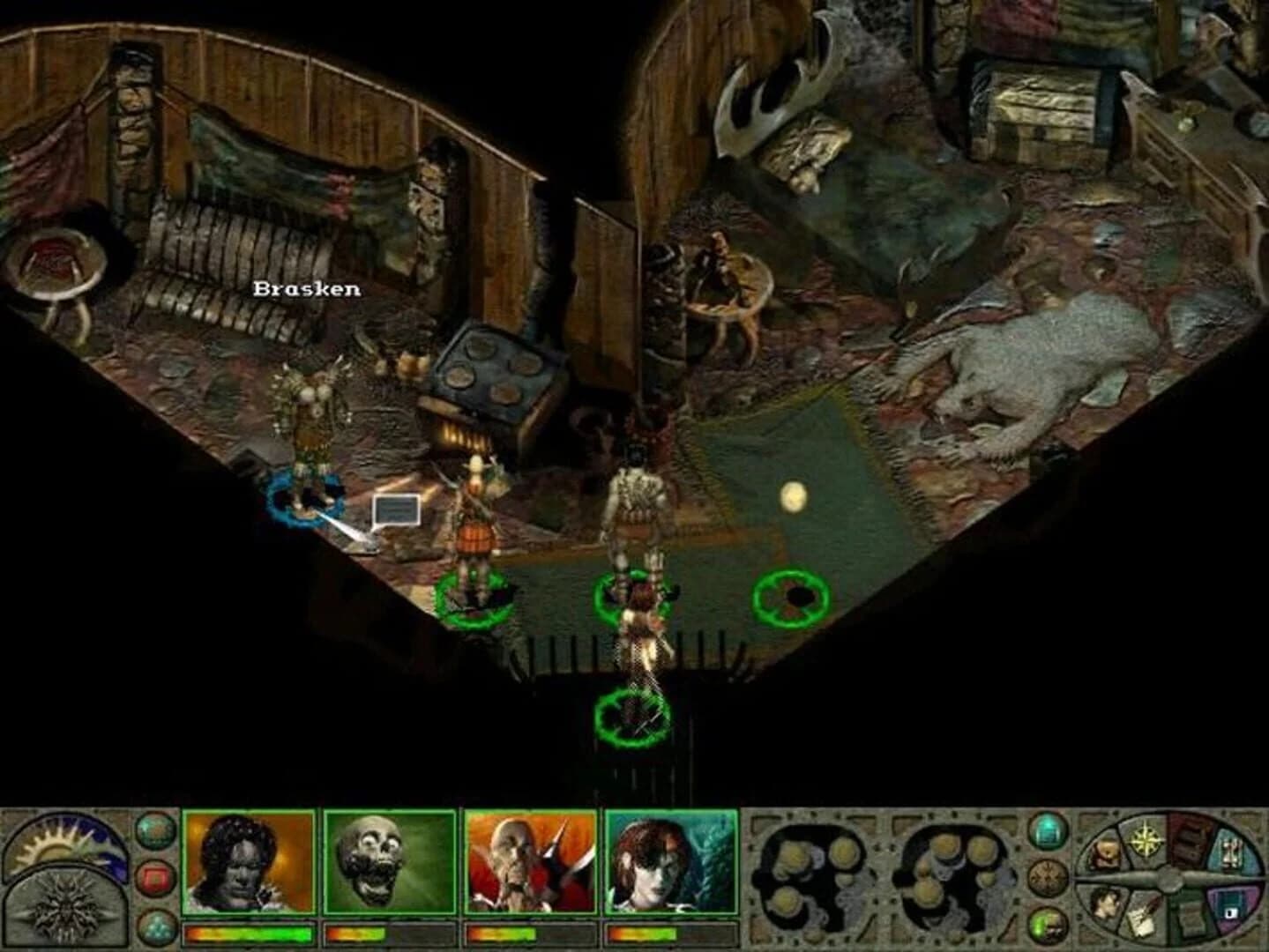Open the spellbook using the red tome icon
Image resolution: width=1269 pixels, height=952 pixels.
(x=1191, y=841)
